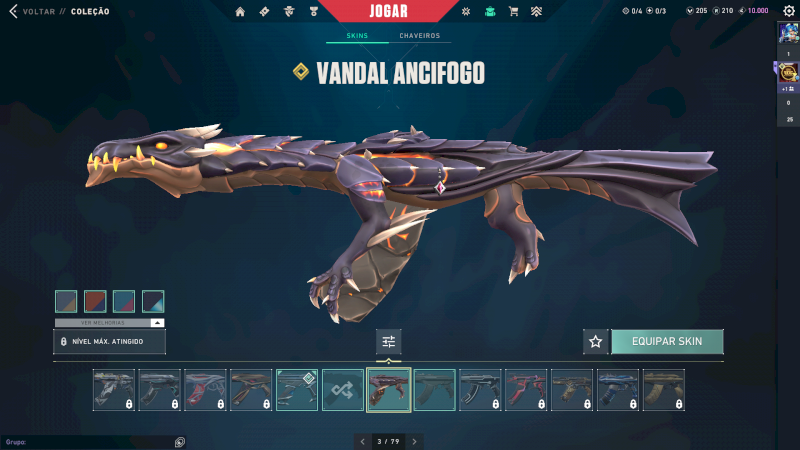800x450 pixels.
Task: Go back with the VOLTAR arrow
Action: tap(14, 12)
